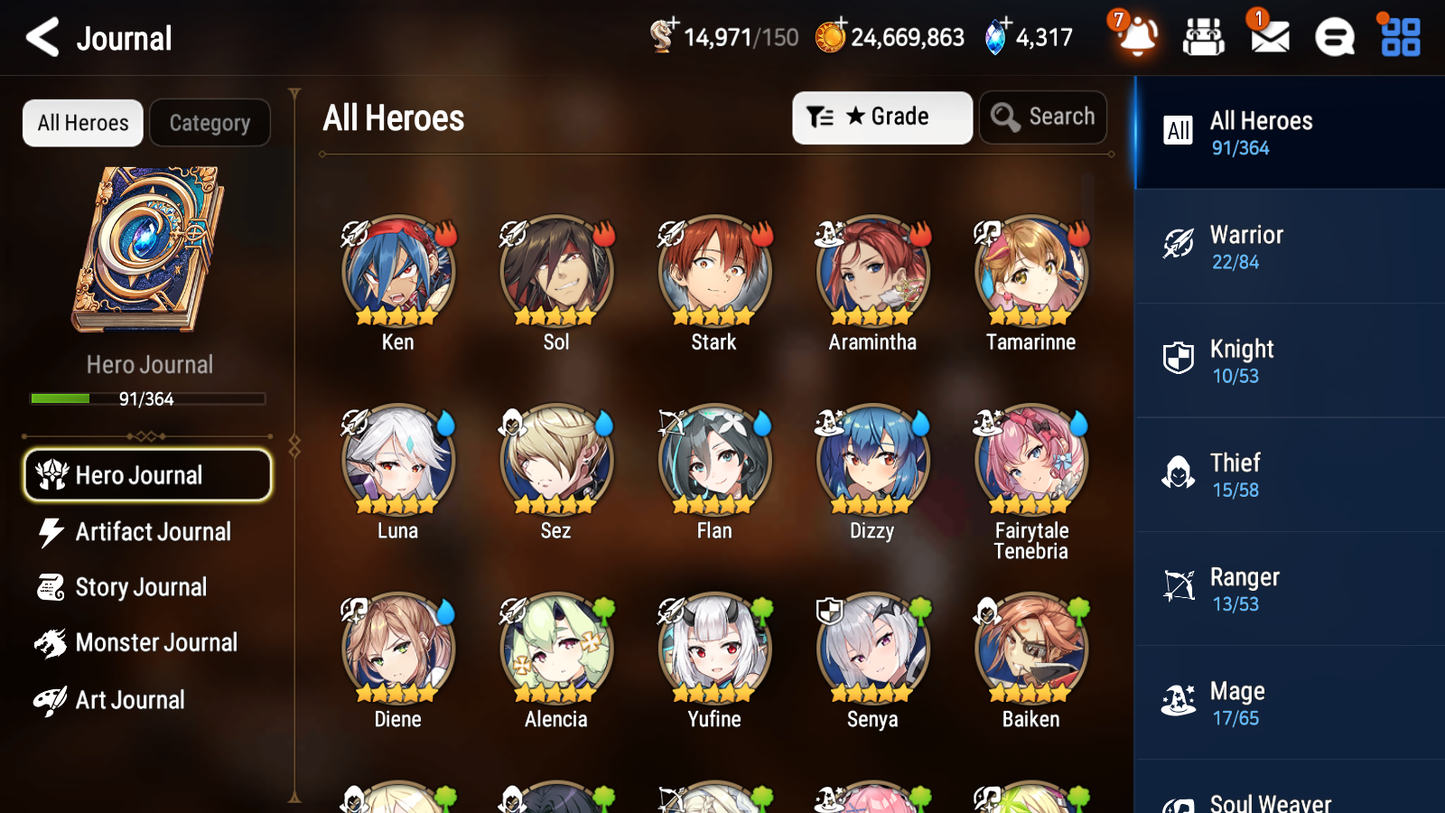1445x813 pixels.
Task: Open the Grade filter dropdown
Action: (x=881, y=117)
